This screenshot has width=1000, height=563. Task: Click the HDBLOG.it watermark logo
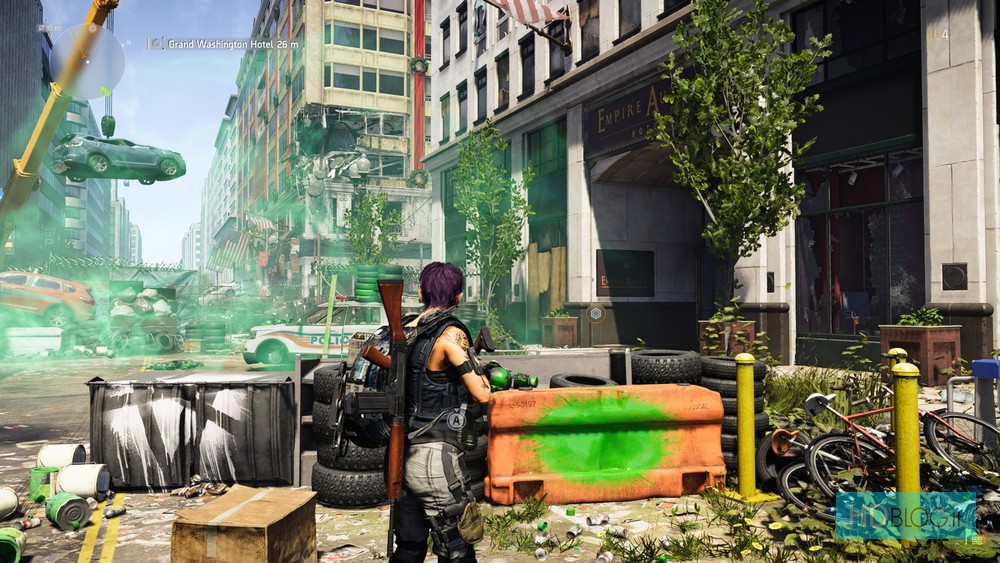point(905,517)
